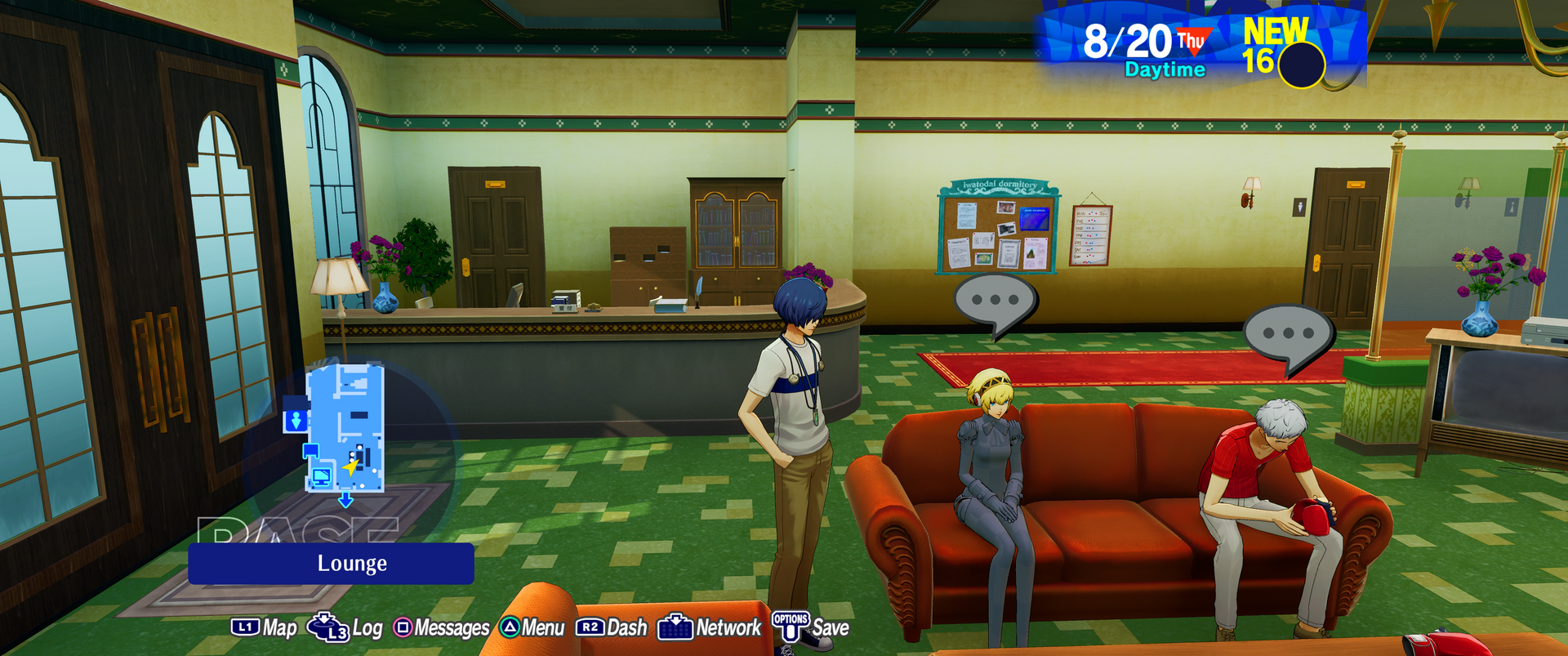Select the person icon marker on minimap
The width and height of the screenshot is (1568, 656).
click(x=296, y=421)
